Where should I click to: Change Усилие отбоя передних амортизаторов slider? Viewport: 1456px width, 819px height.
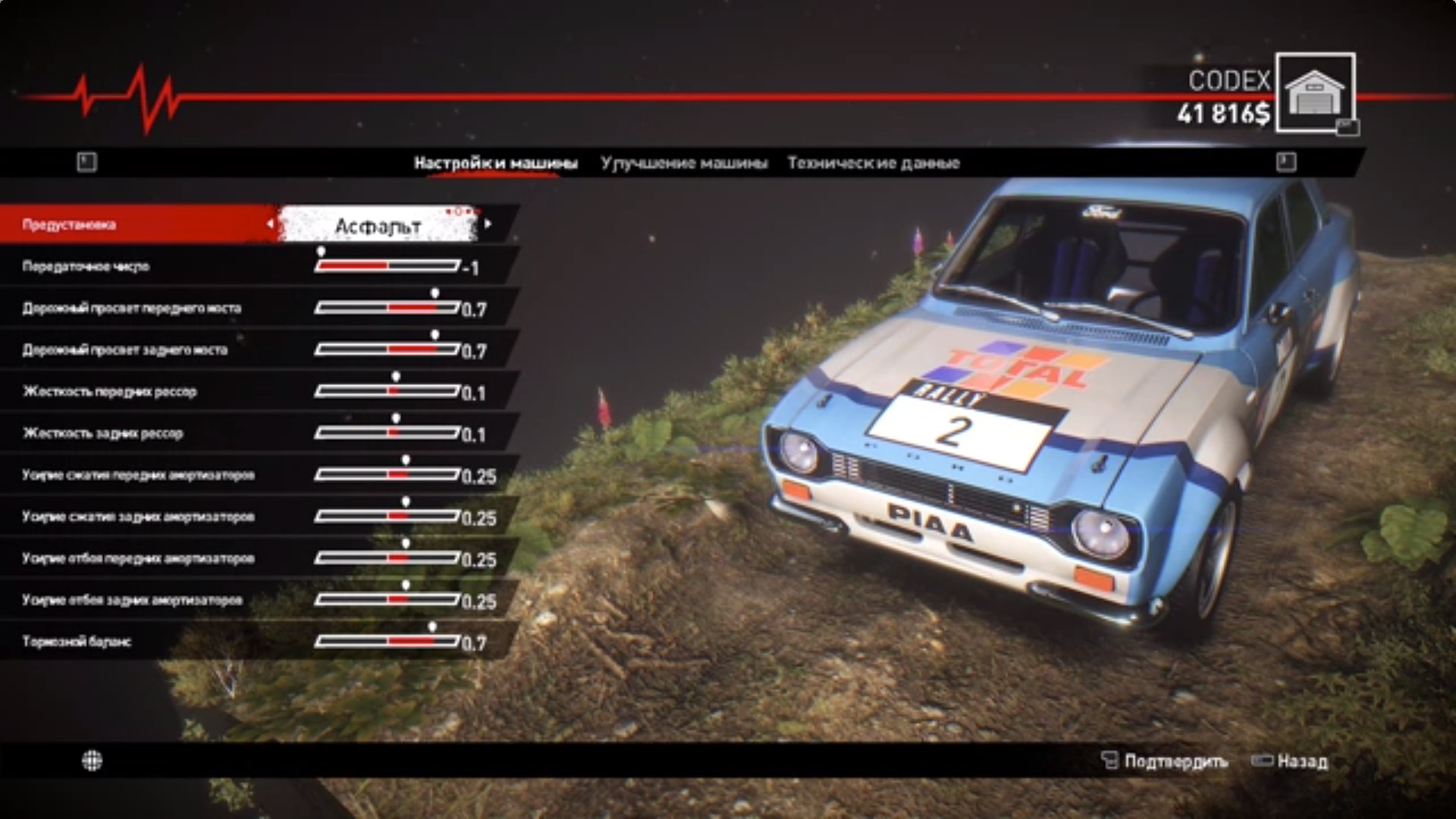pyautogui.click(x=387, y=558)
